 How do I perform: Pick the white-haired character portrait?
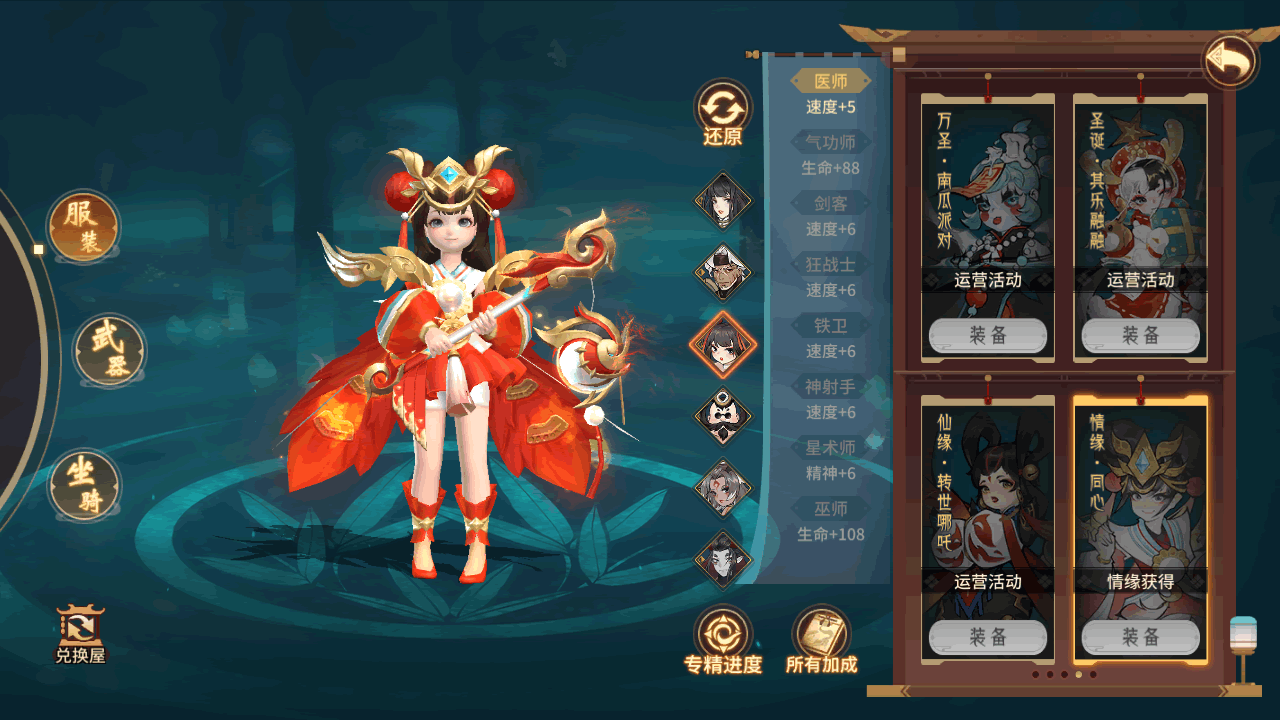[723, 488]
